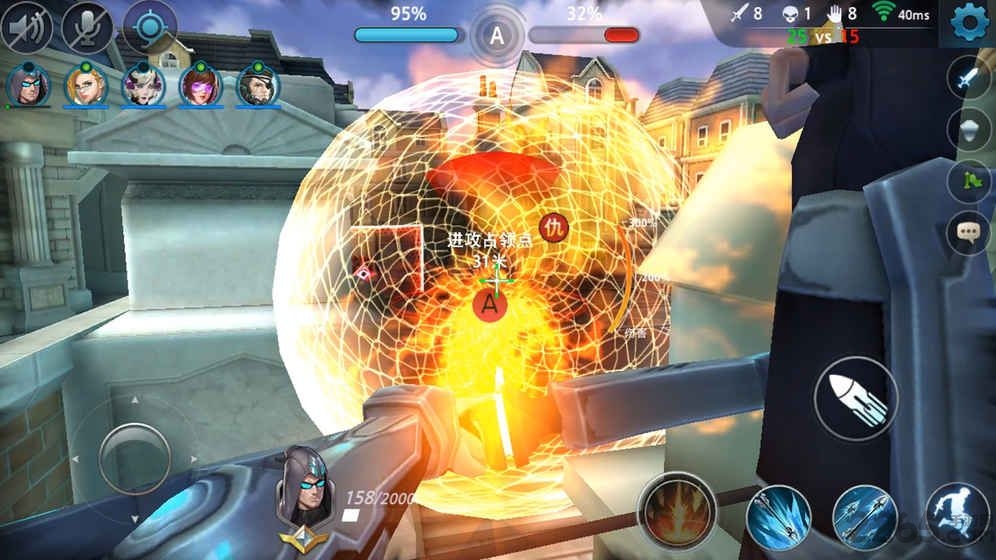The width and height of the screenshot is (996, 560).
Task: Select the hooded teammate with cyan visor
Action: (27, 85)
